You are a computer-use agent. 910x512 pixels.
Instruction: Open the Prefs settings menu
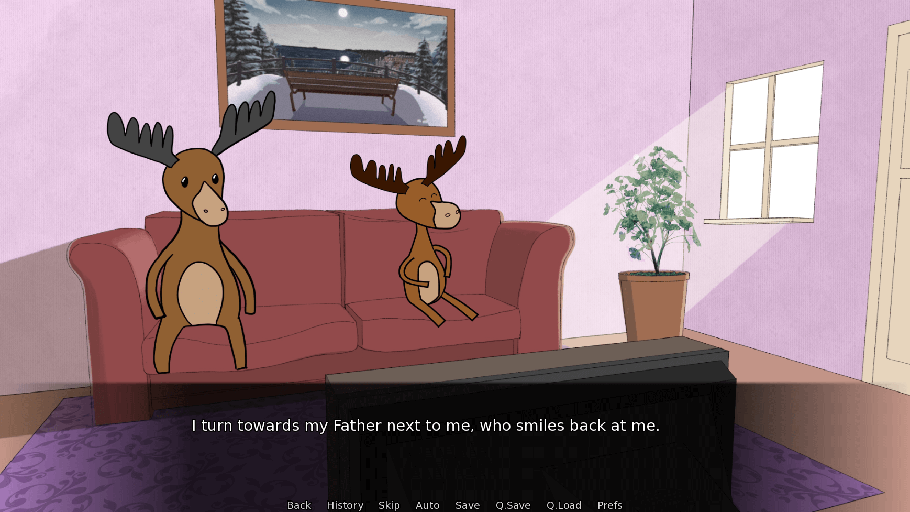point(610,505)
